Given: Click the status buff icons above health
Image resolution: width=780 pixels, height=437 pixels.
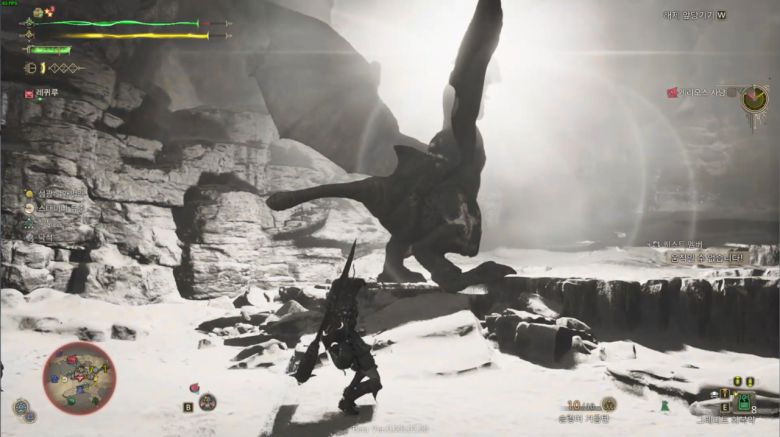Looking at the screenshot, I should (43, 12).
